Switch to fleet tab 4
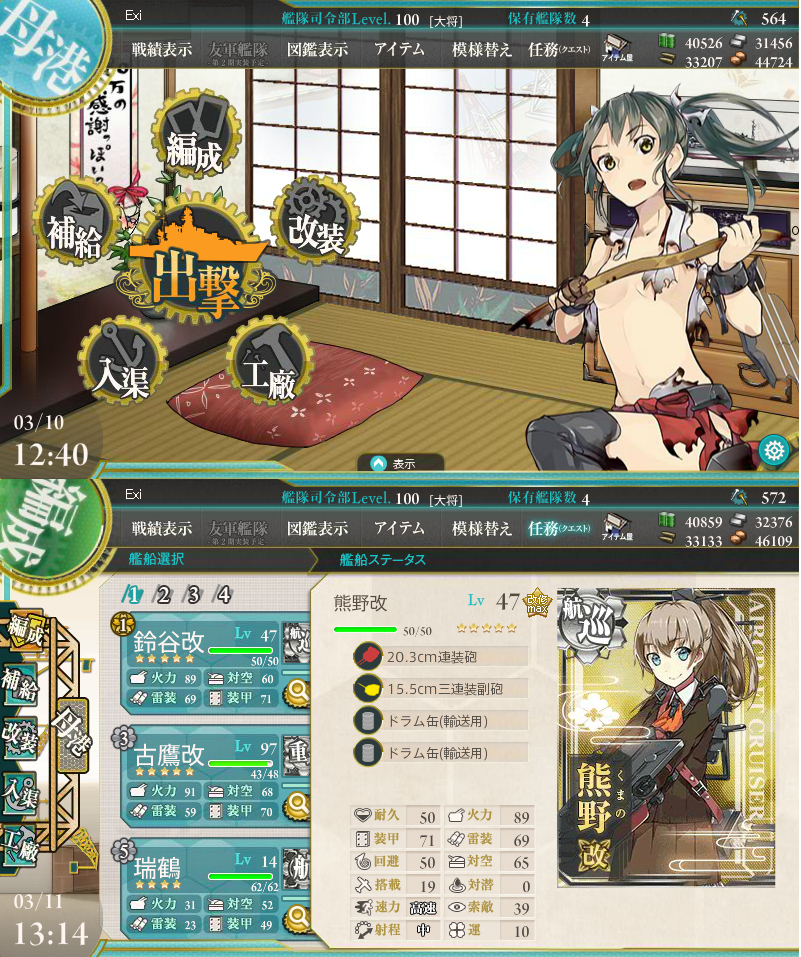This screenshot has width=801, height=957. tap(223, 595)
